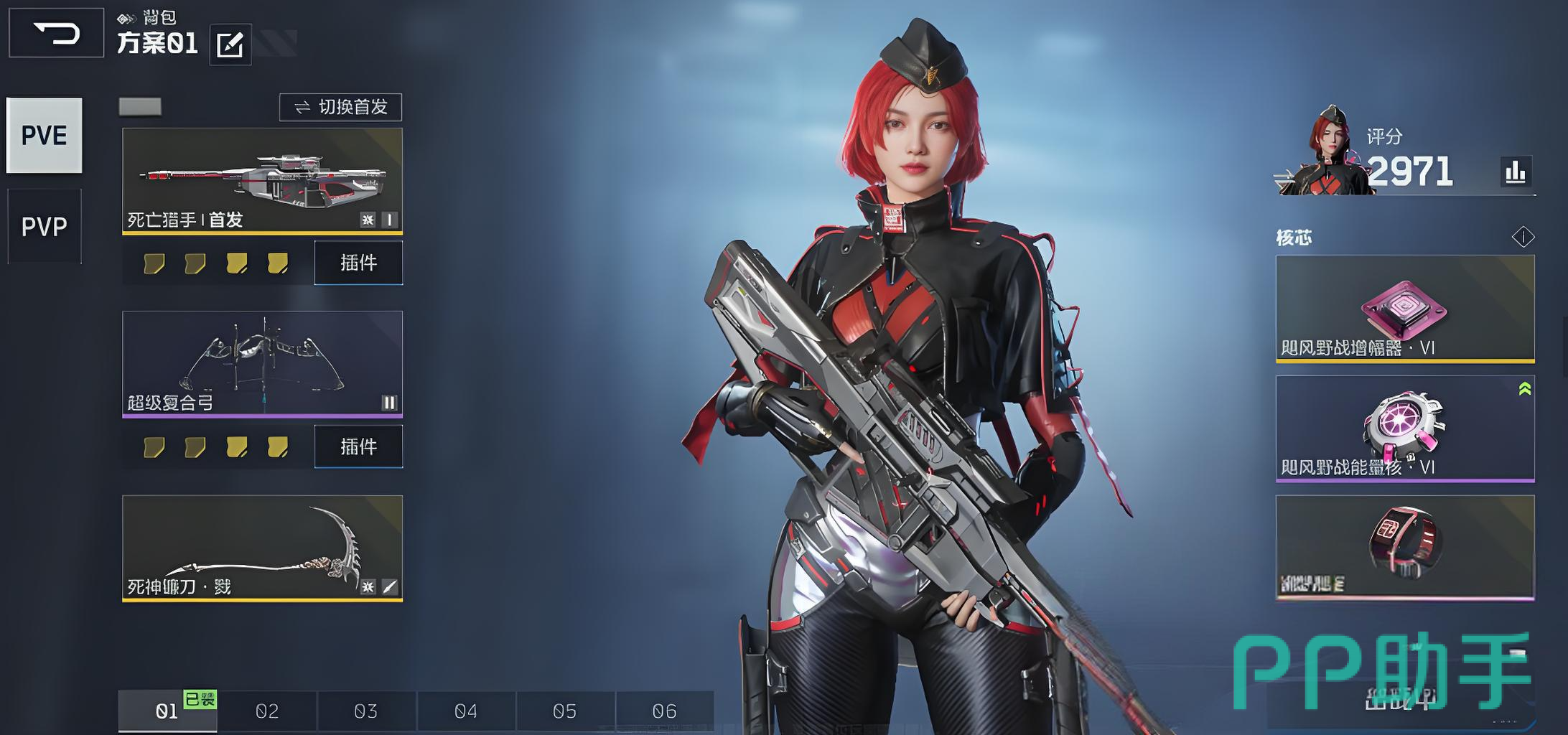This screenshot has width=1568, height=735.
Task: Switch to loadout tab 02
Action: pyautogui.click(x=267, y=711)
